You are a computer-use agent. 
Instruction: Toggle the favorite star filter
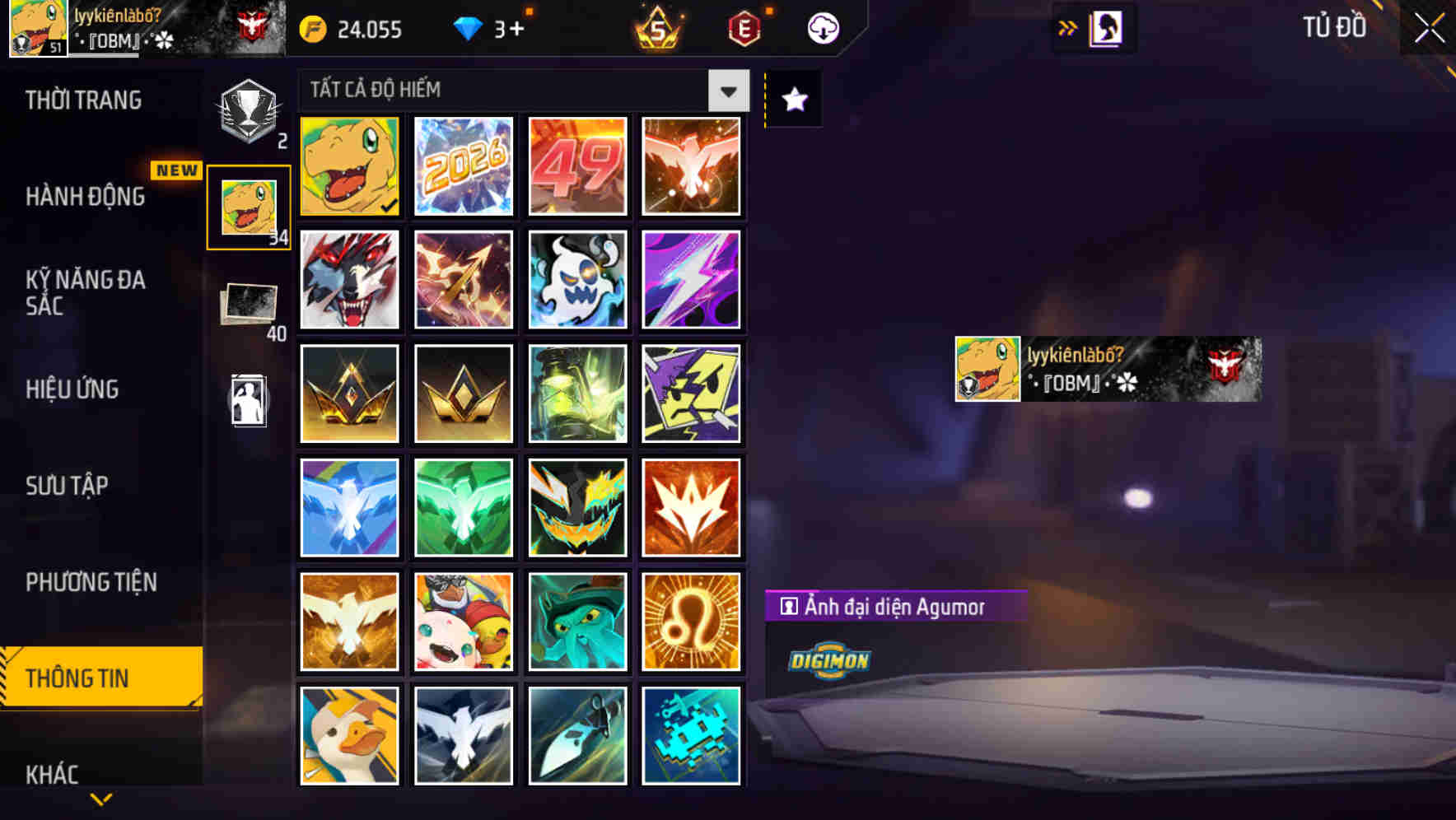(x=792, y=100)
